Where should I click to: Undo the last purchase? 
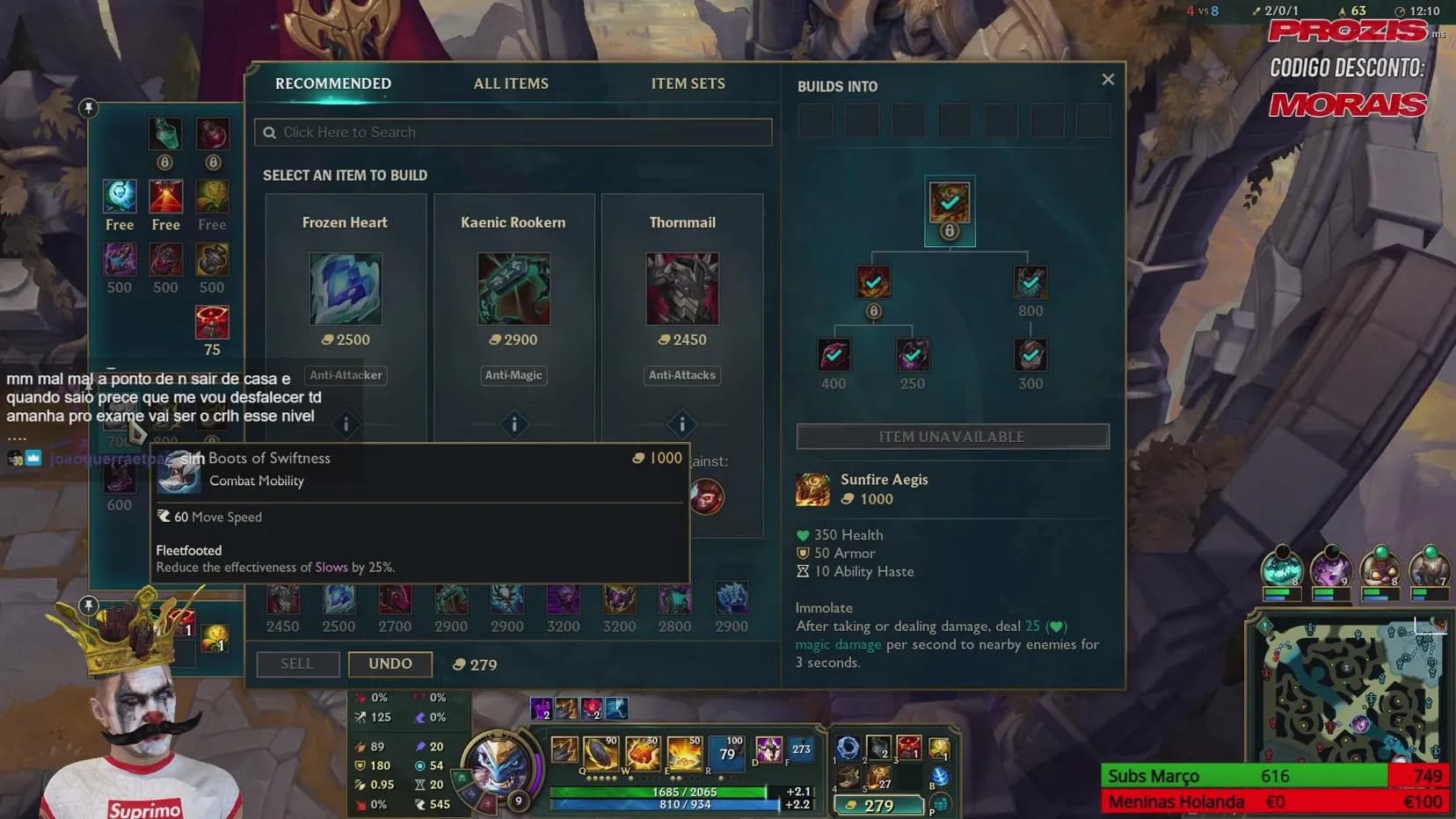(389, 663)
